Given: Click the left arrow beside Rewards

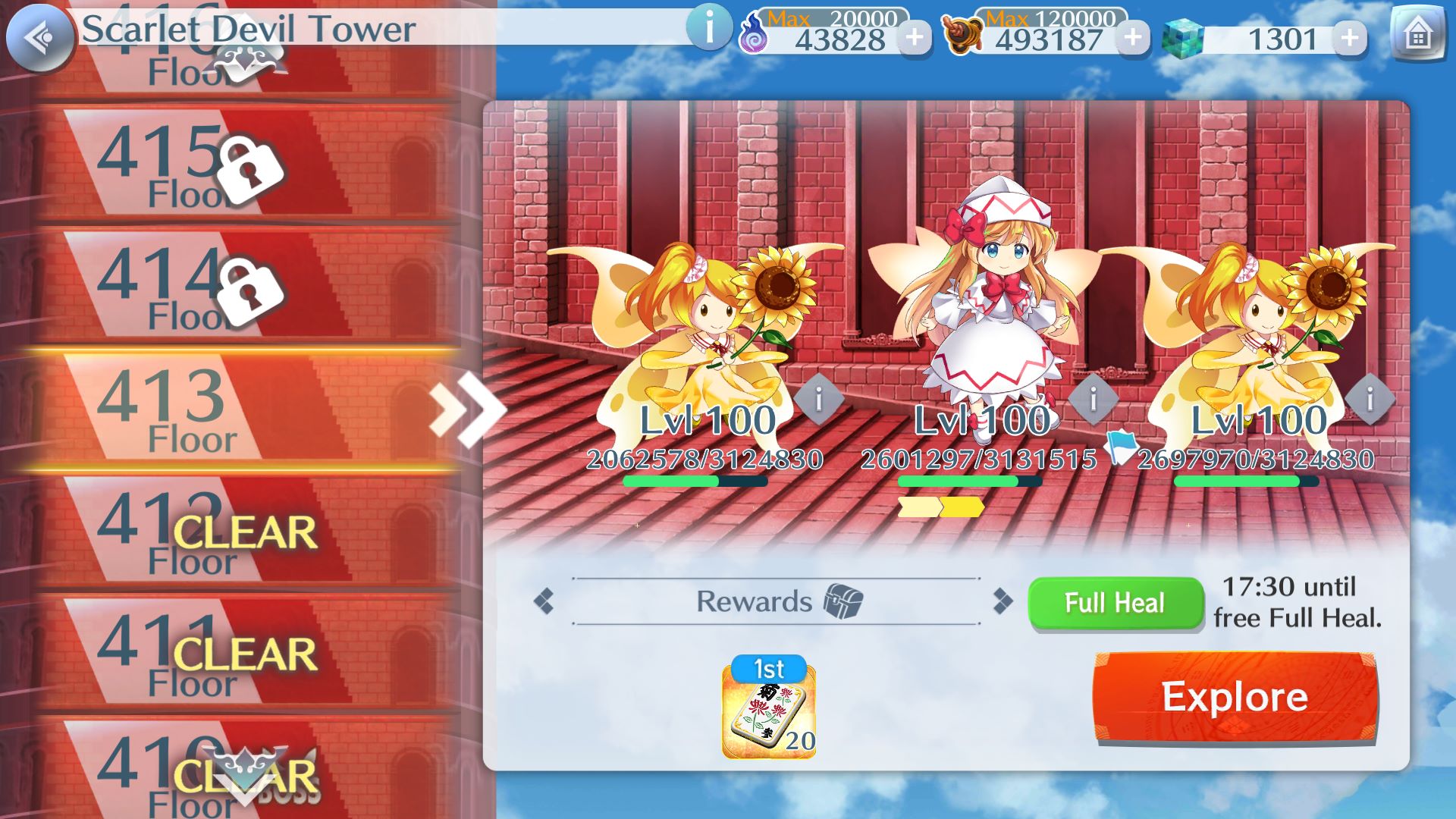Looking at the screenshot, I should tap(545, 601).
